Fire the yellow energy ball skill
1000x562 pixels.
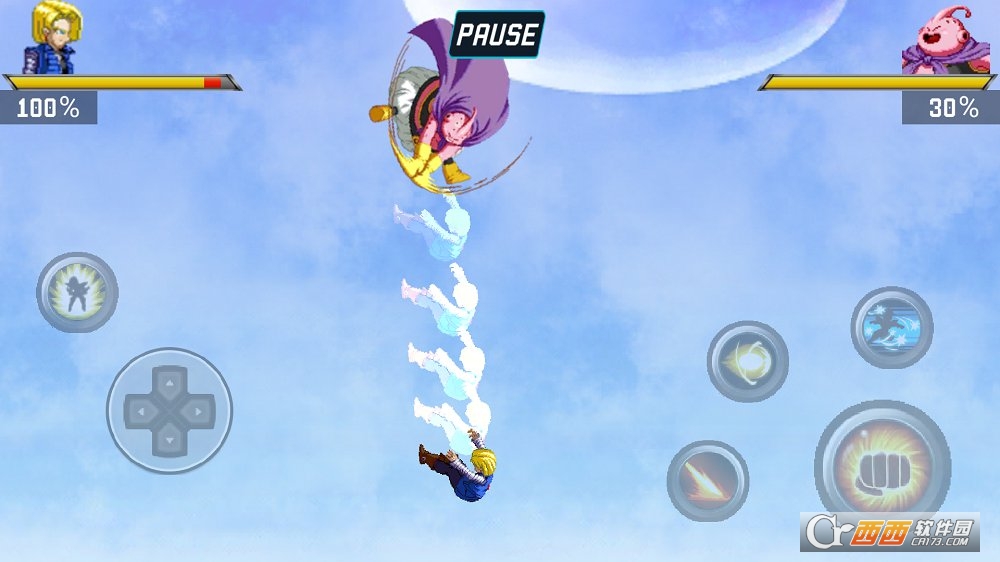pos(747,361)
